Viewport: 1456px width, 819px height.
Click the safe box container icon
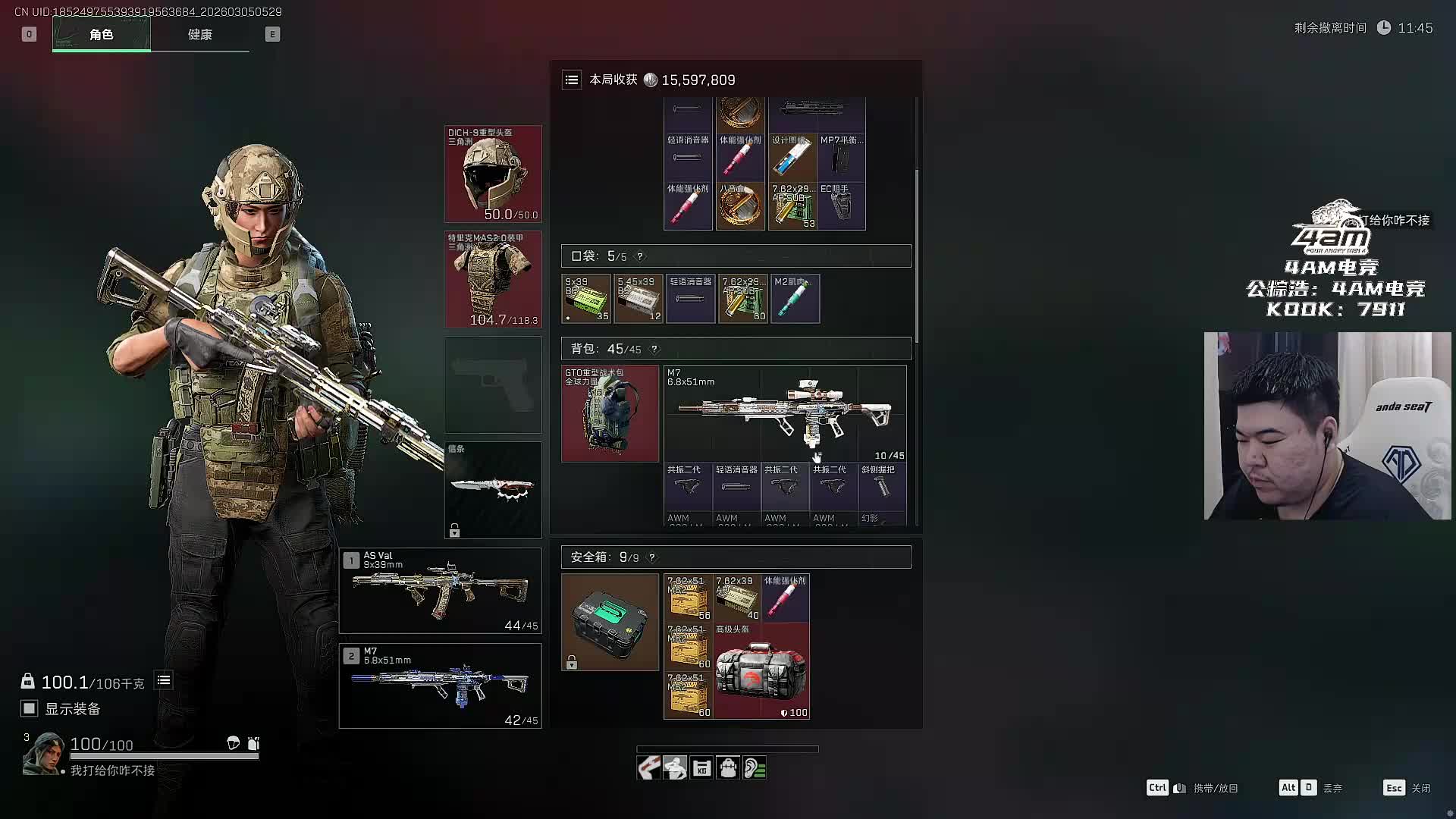point(610,622)
